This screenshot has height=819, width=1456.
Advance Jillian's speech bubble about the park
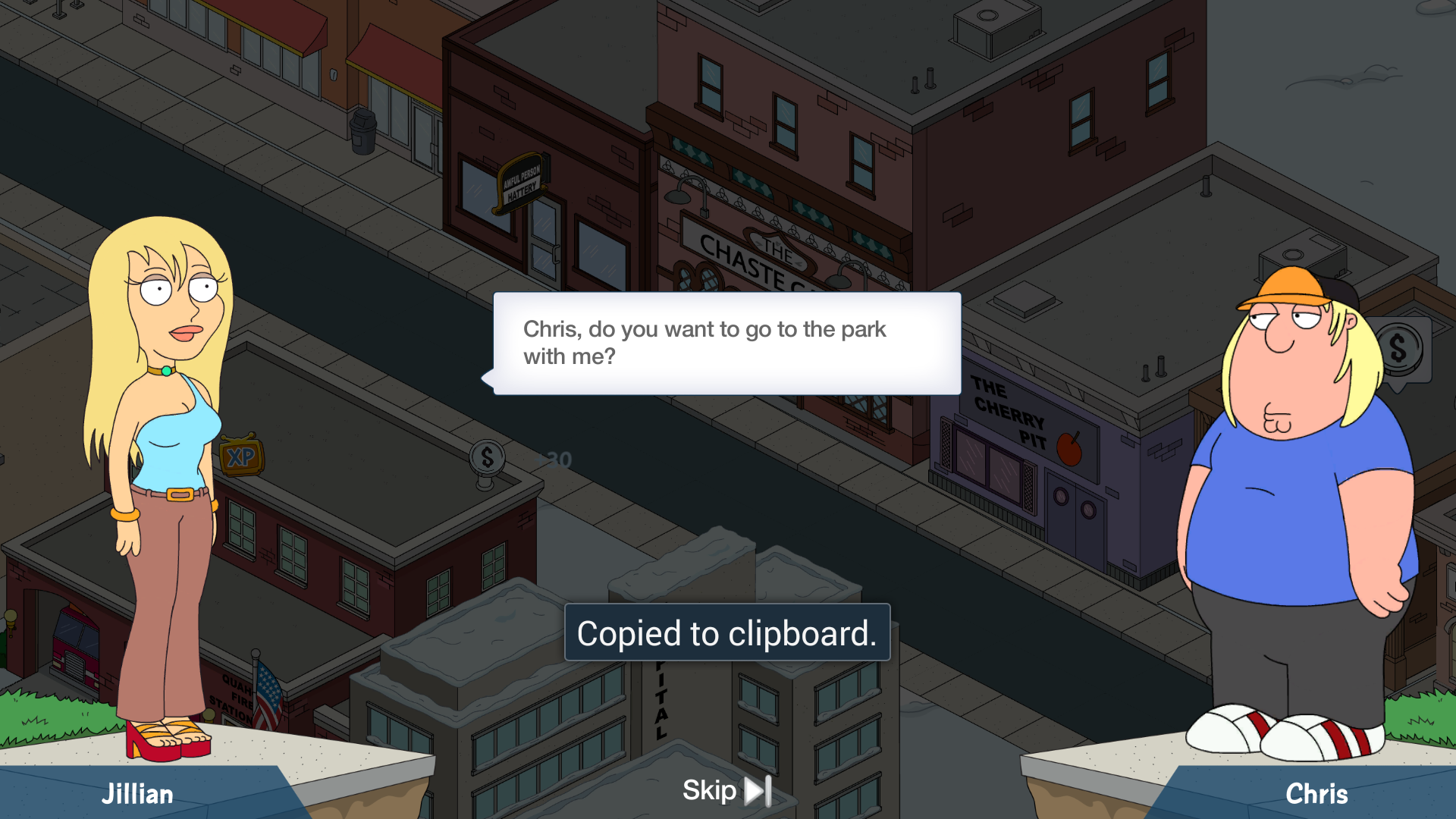pos(726,344)
